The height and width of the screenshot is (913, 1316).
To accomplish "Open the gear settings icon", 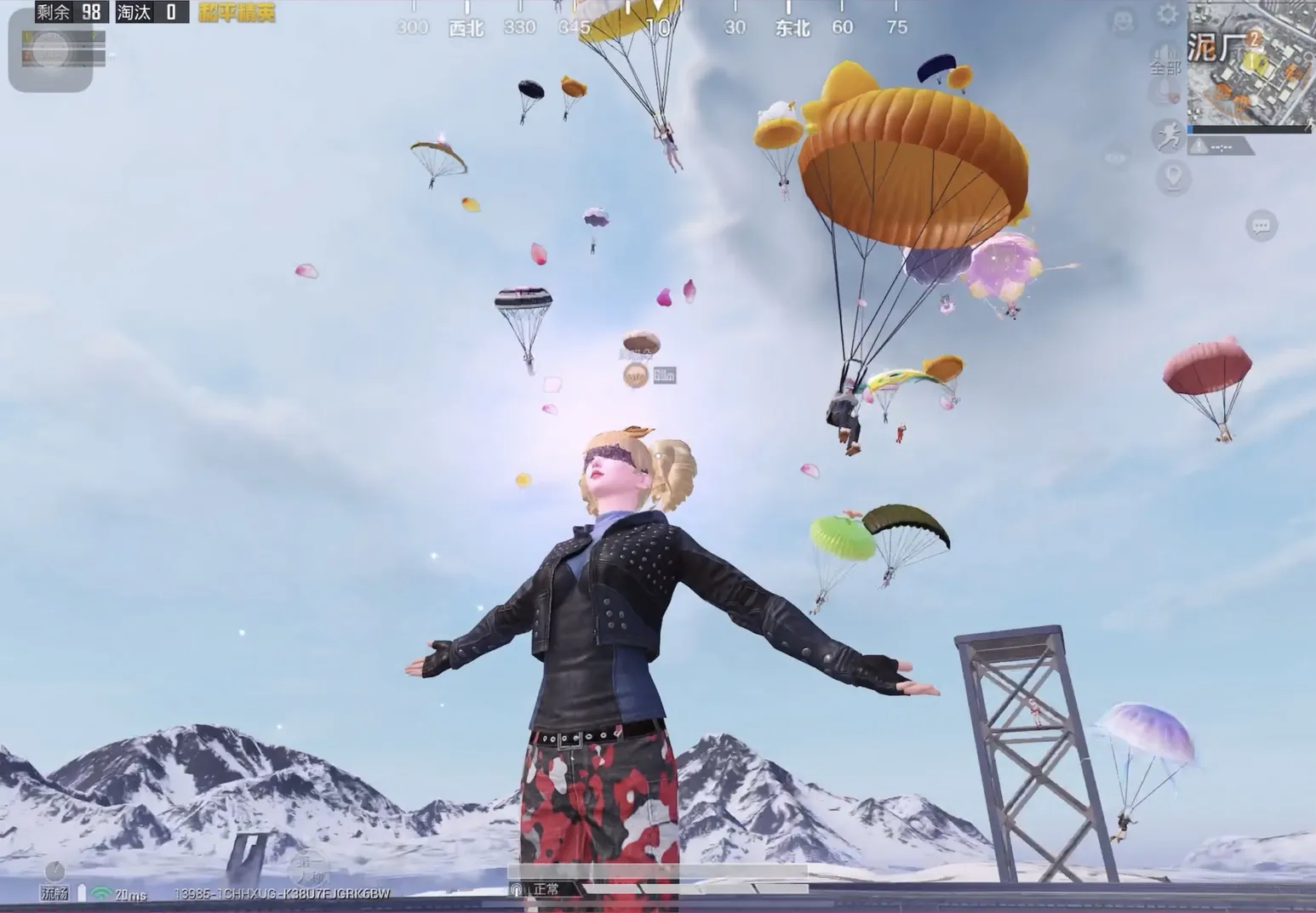I will click(x=1167, y=14).
